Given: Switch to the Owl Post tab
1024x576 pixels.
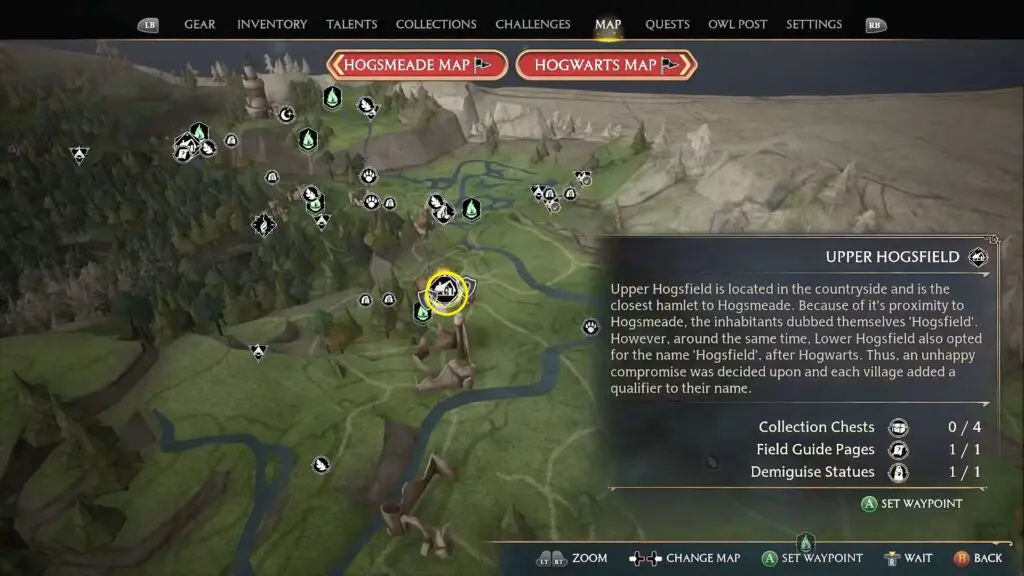Looking at the screenshot, I should [737, 24].
